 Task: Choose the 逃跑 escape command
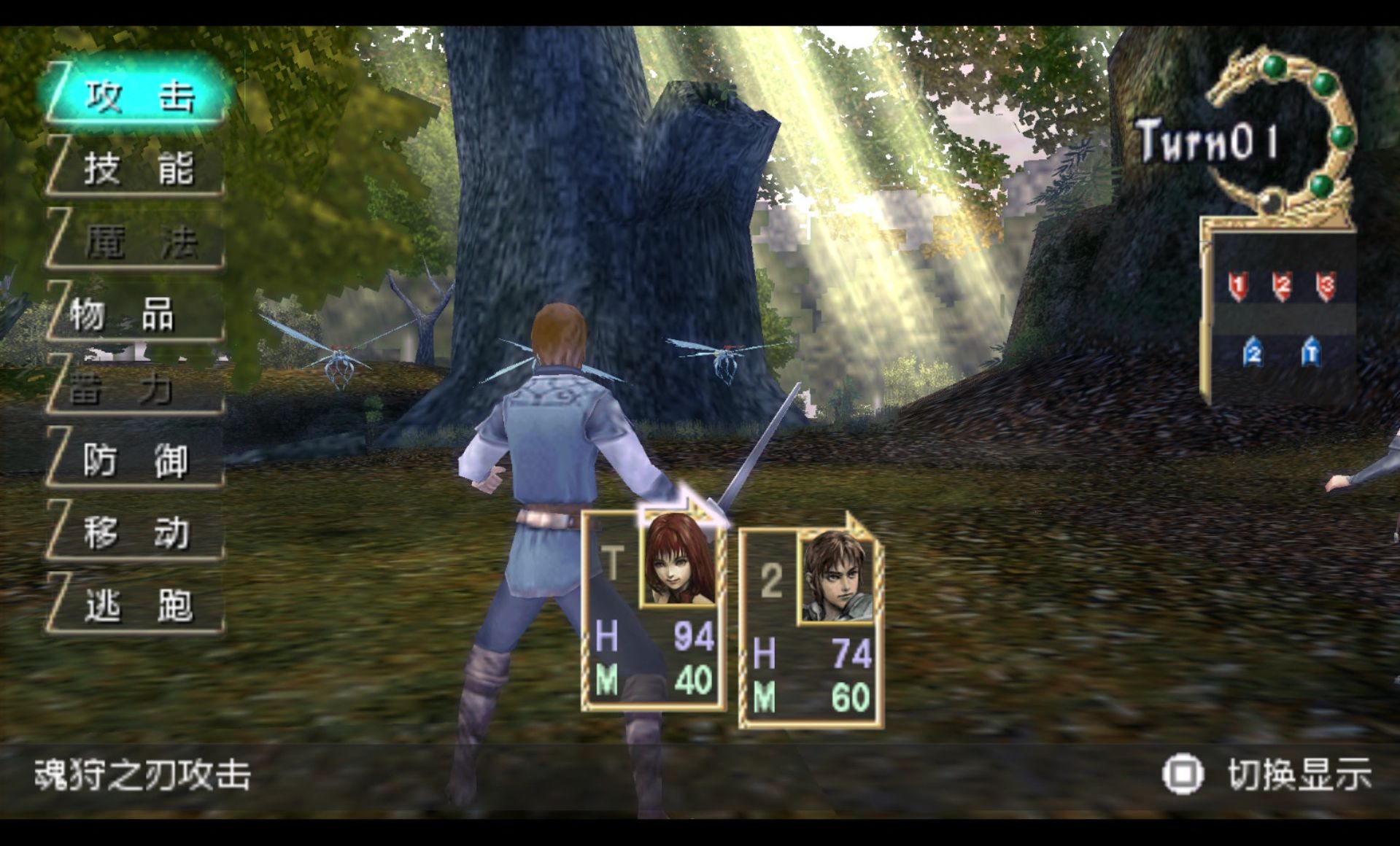(137, 605)
